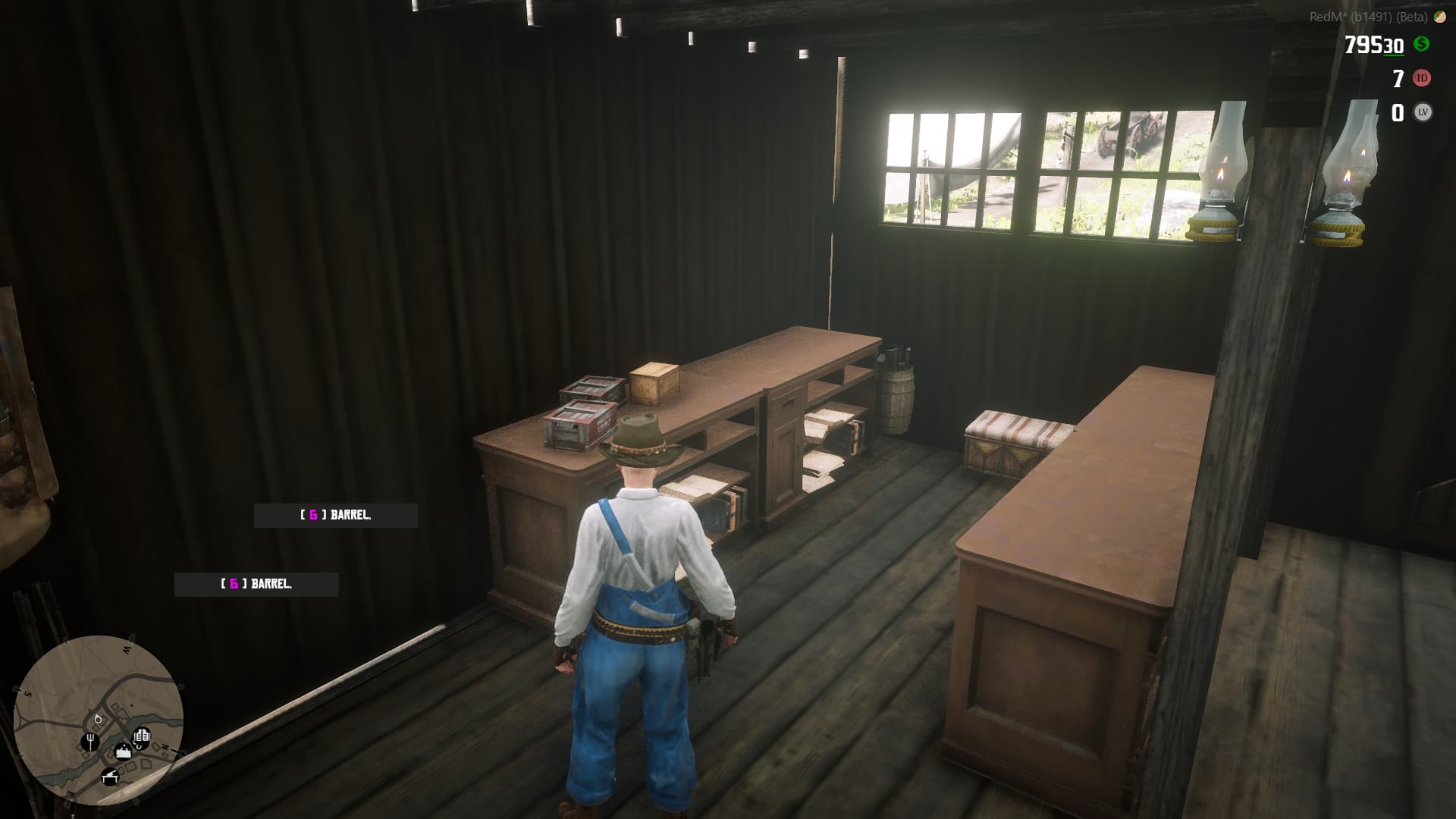1456x819 pixels.
Task: Click the general store documents icon on the minimap
Action: click(143, 736)
